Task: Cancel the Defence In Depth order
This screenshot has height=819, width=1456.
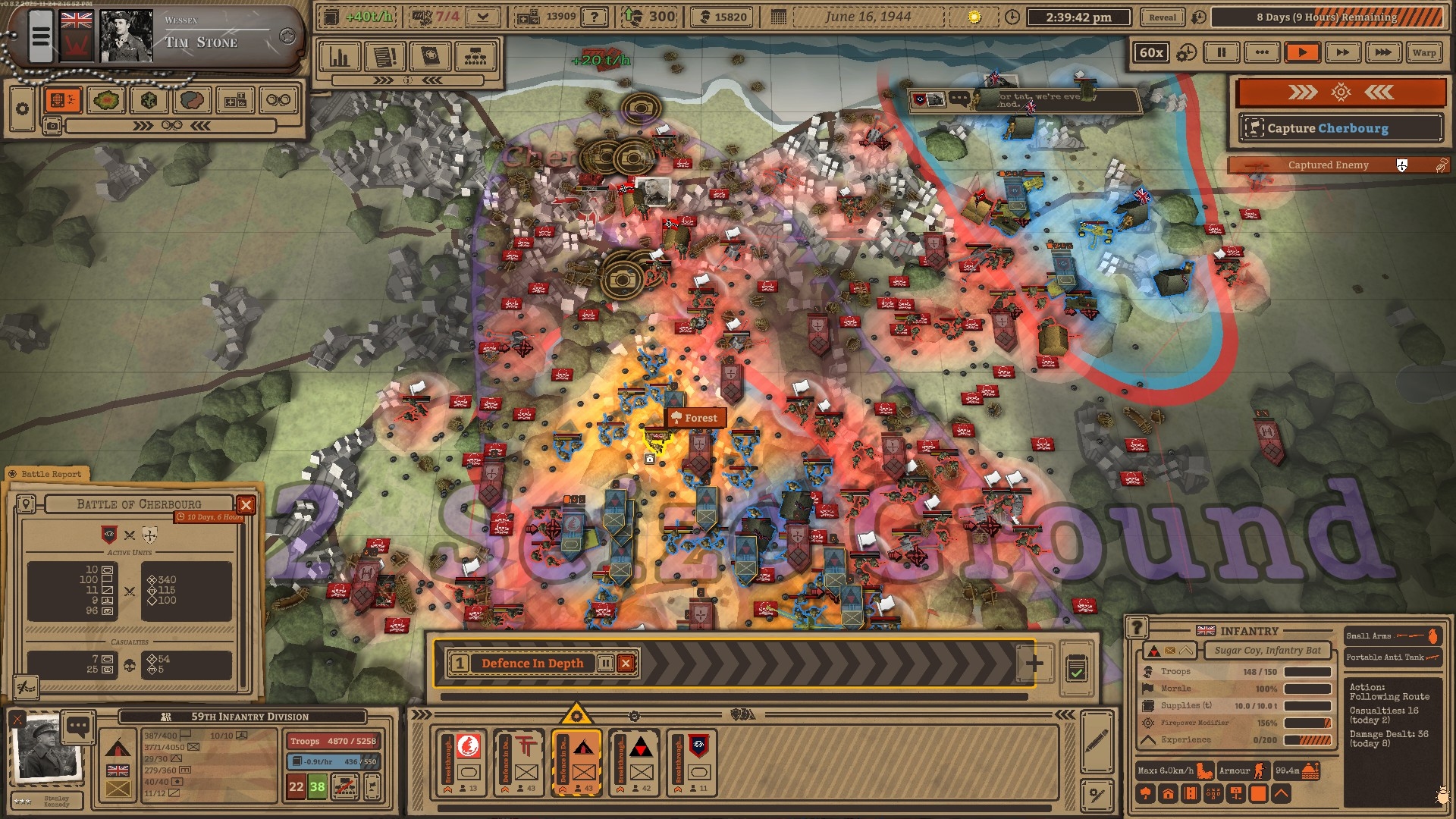Action: pos(626,664)
